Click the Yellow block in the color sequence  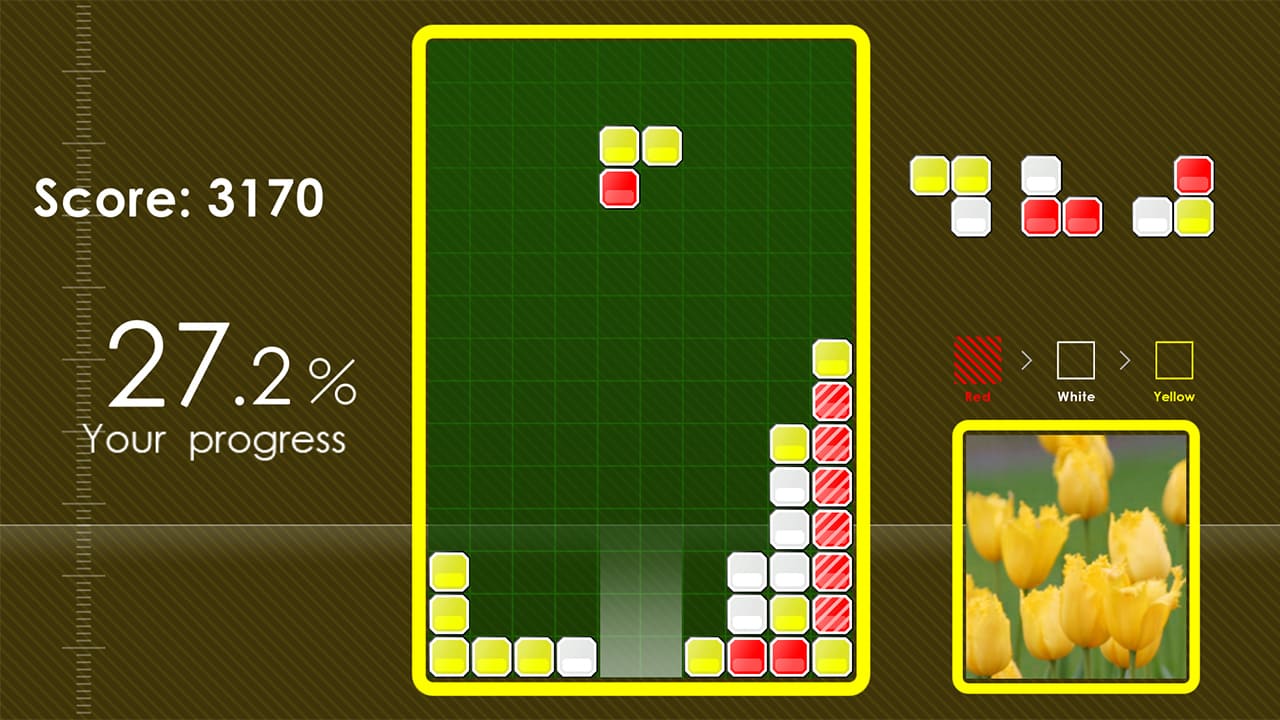tap(1173, 362)
